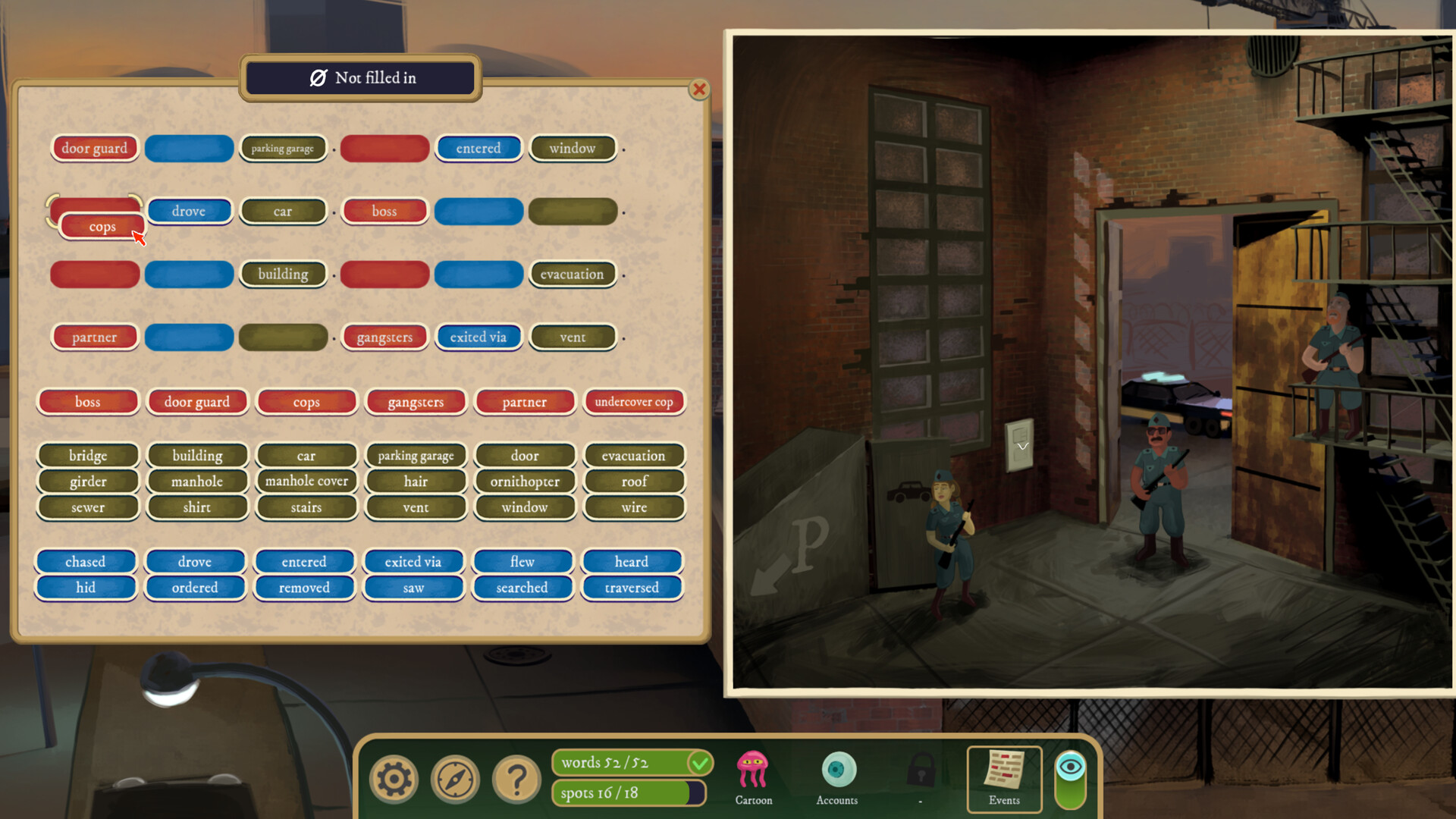Select the undercover cop word tile
Image resolution: width=1456 pixels, height=819 pixels.
point(634,401)
